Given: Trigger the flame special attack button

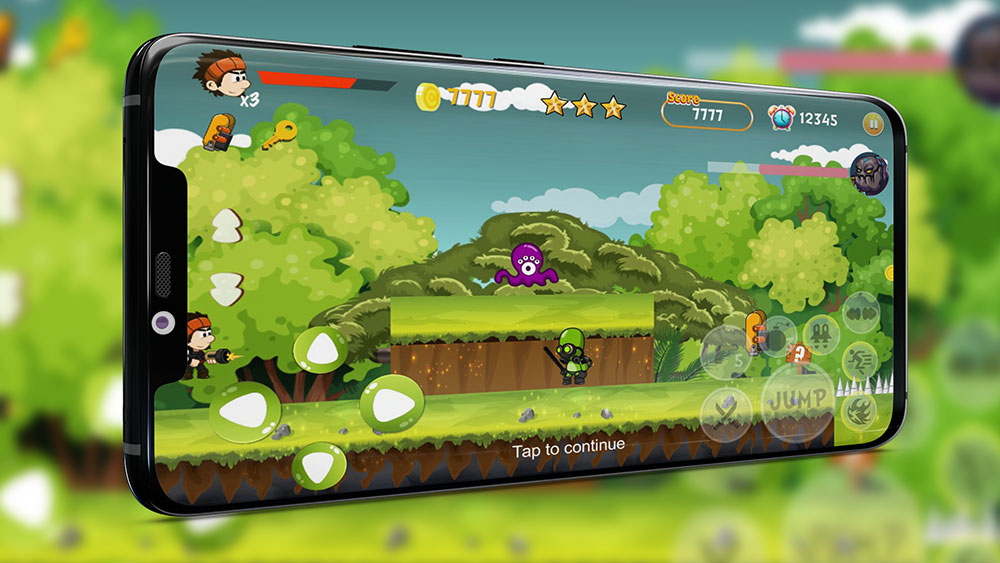Looking at the screenshot, I should [x=859, y=409].
